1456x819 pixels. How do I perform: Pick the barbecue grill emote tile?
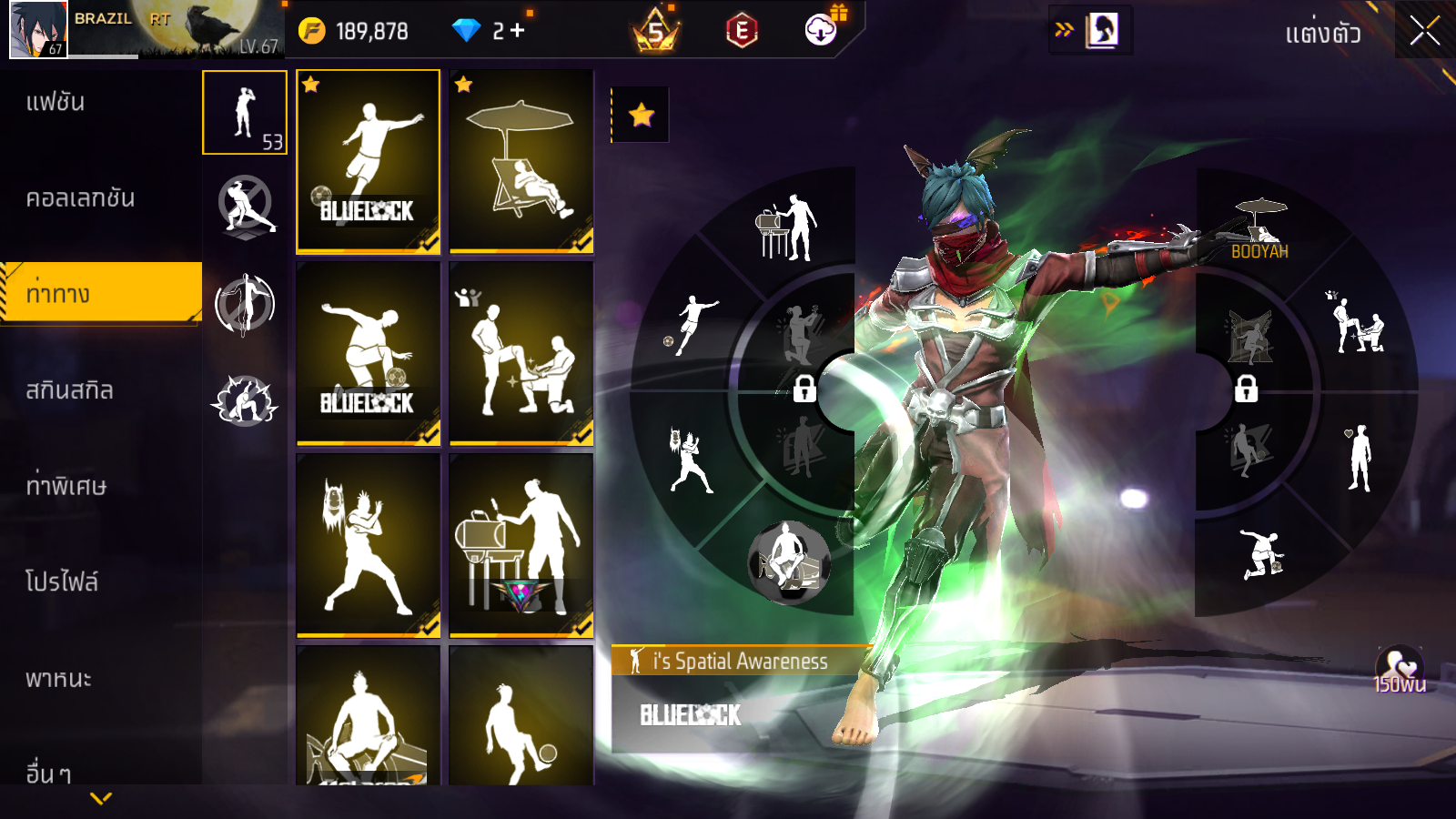point(521,545)
